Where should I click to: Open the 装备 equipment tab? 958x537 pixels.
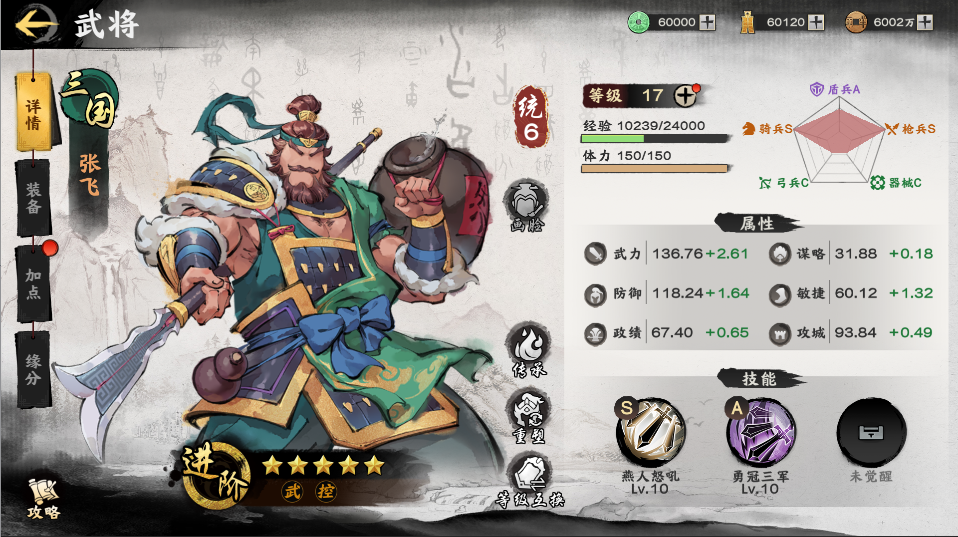point(33,194)
